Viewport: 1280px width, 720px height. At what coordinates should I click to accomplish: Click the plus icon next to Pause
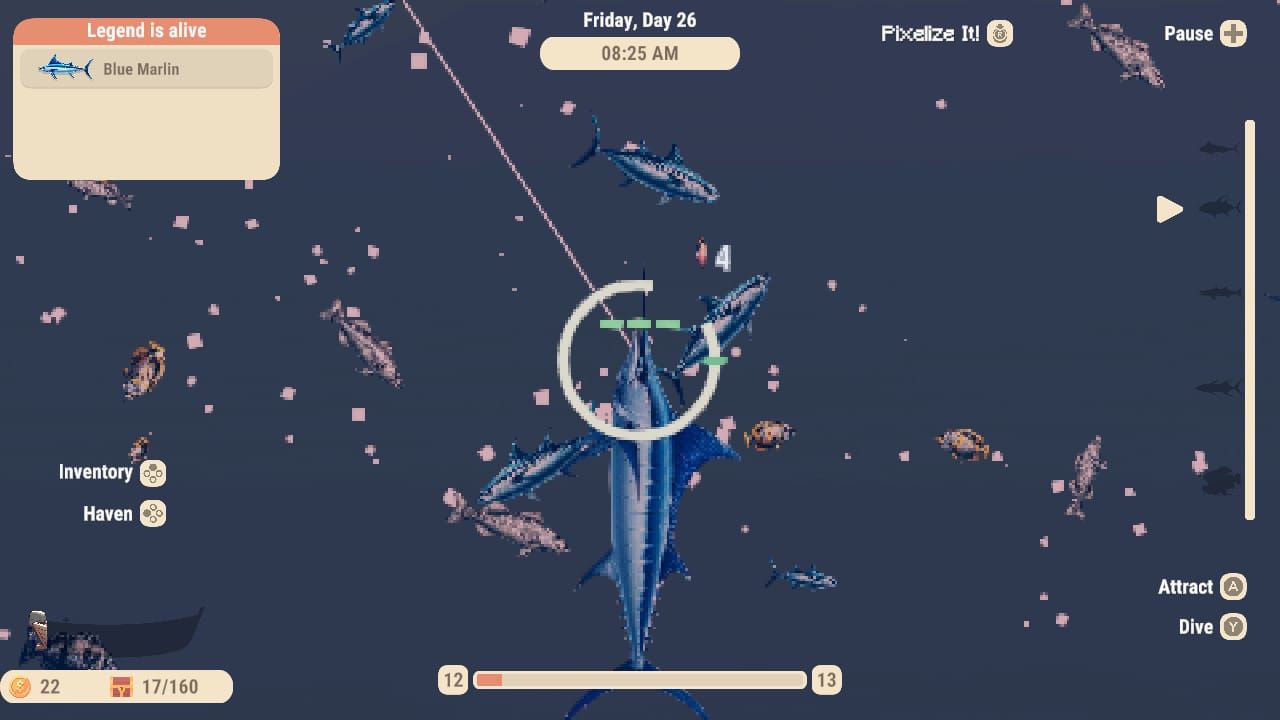[1236, 33]
